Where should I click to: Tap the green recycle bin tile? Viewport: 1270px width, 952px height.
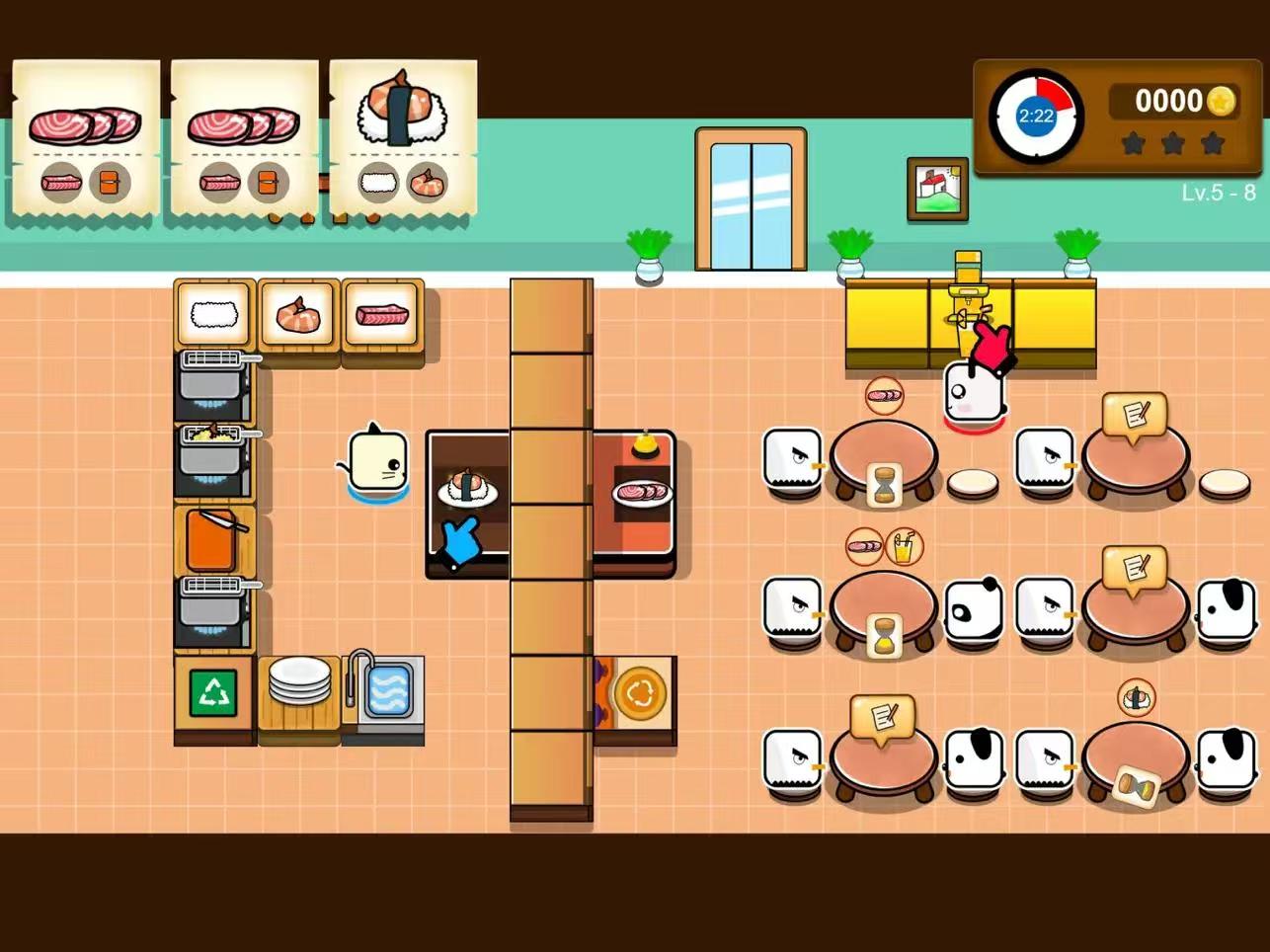(x=214, y=692)
